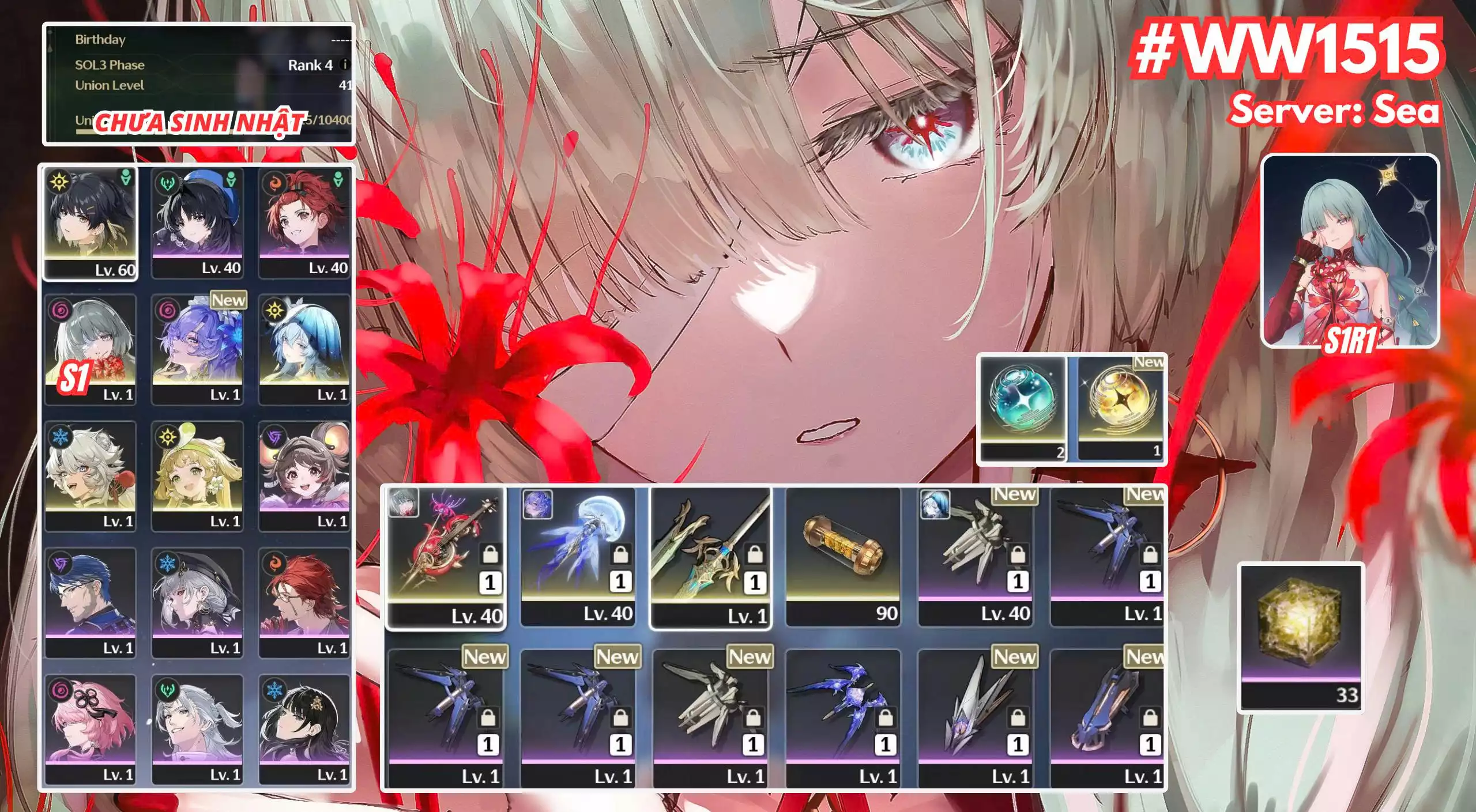Select the Lv. 40 red ponytail character

pos(304,222)
